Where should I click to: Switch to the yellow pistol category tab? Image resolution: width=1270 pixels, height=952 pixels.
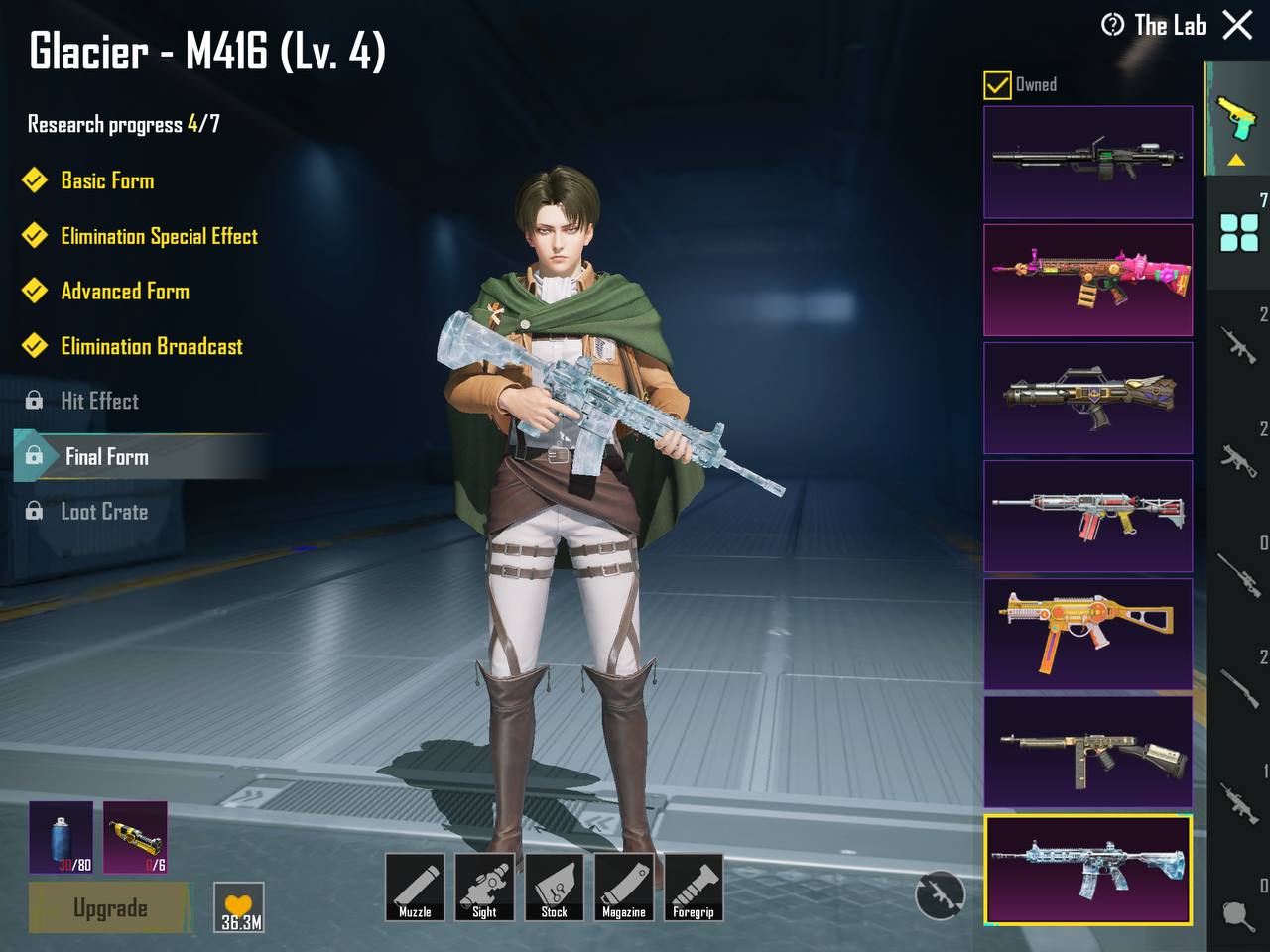[x=1236, y=121]
